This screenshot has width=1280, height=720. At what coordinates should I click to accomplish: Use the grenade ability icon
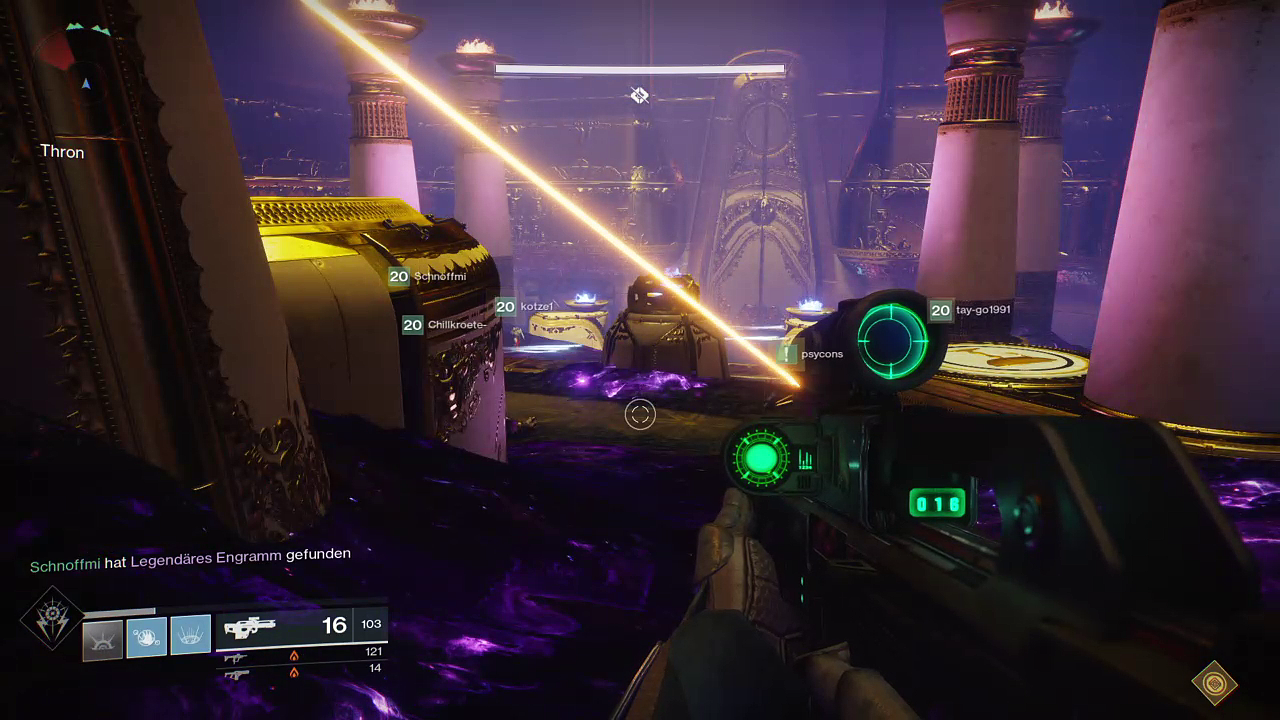147,637
